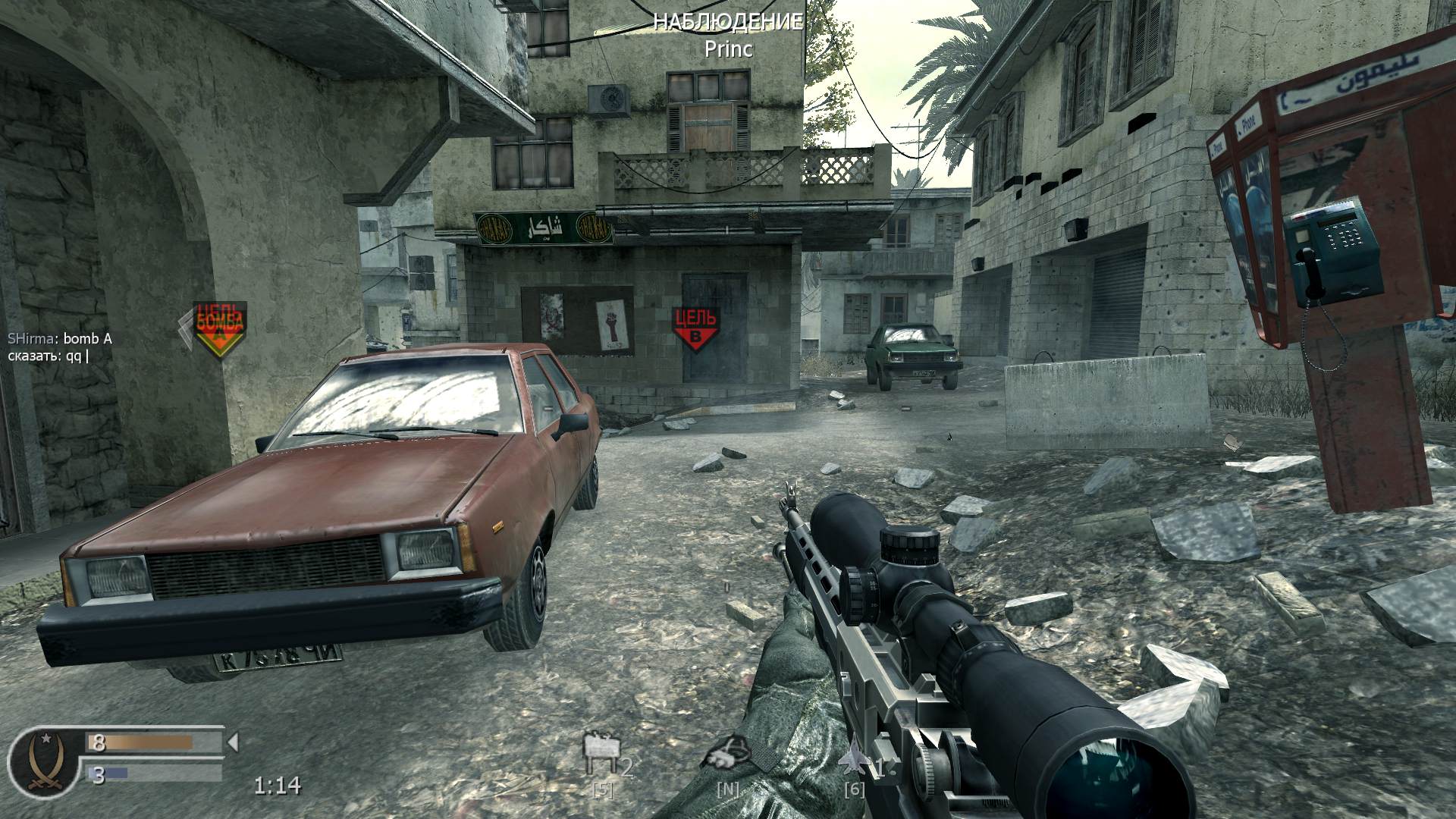Click the ЦЕЛЬ A bomb objective marker
Screen dimensions: 1456x819
(x=221, y=322)
